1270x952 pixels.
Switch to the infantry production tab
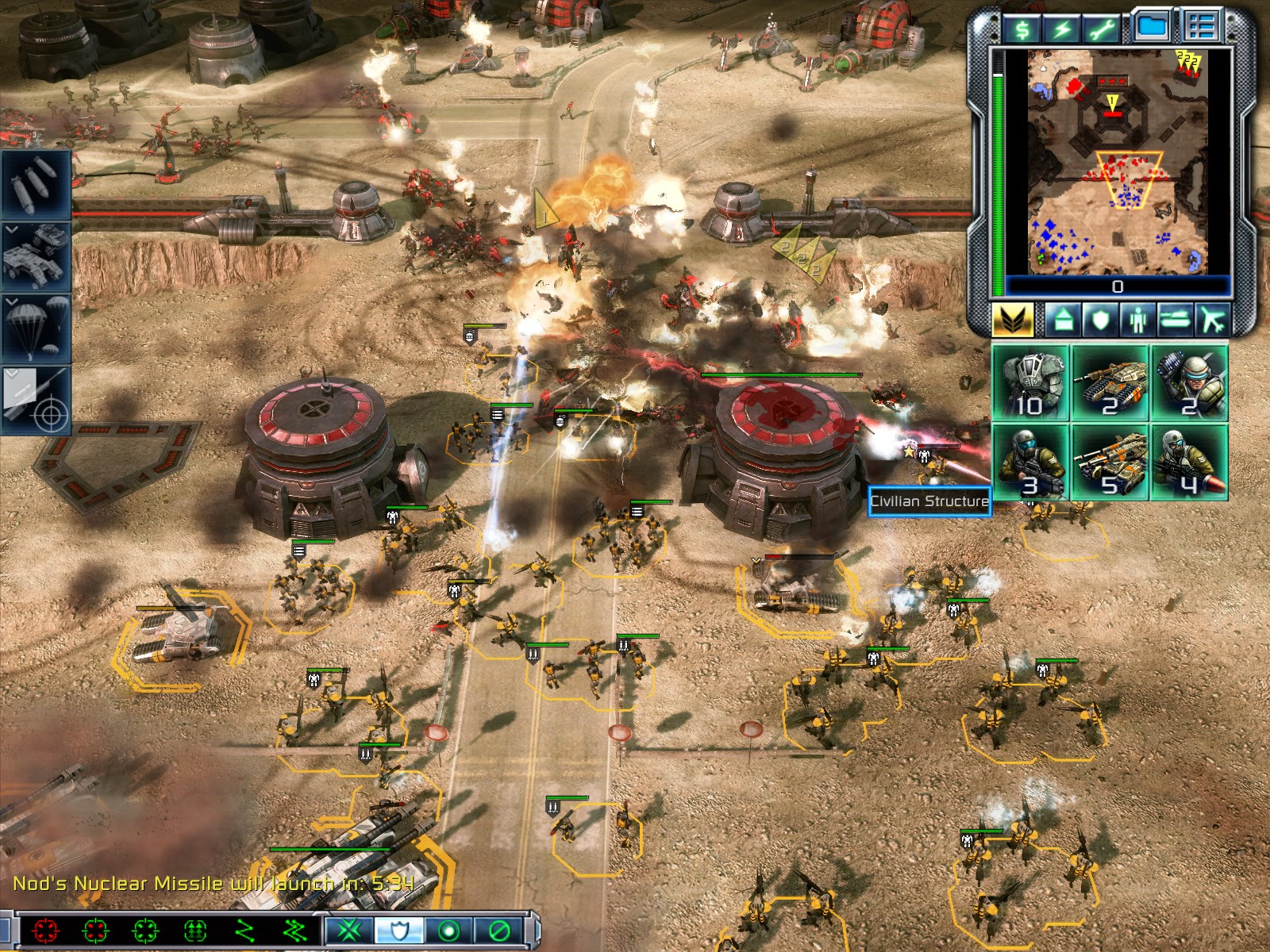(1138, 321)
